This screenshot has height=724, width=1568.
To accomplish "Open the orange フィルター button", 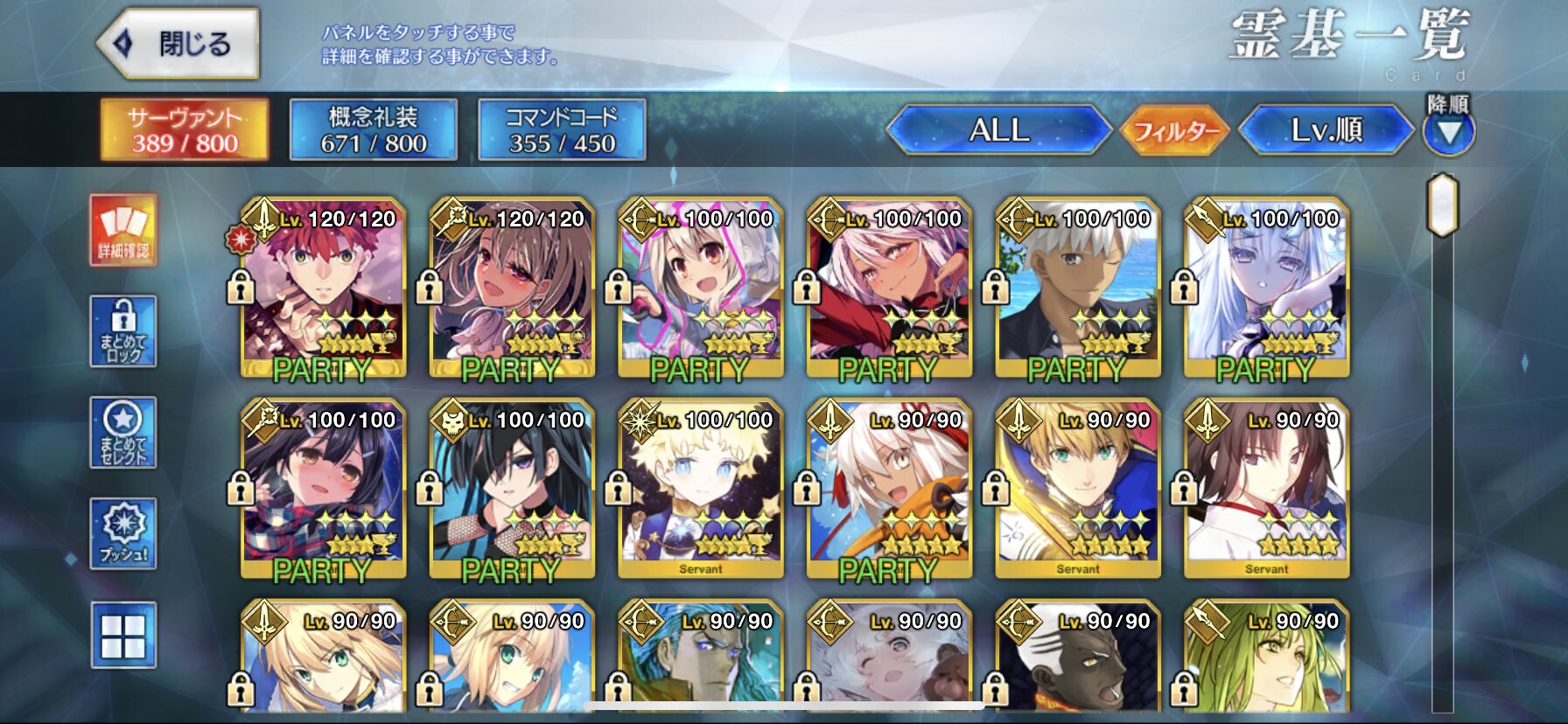I will pos(1175,131).
